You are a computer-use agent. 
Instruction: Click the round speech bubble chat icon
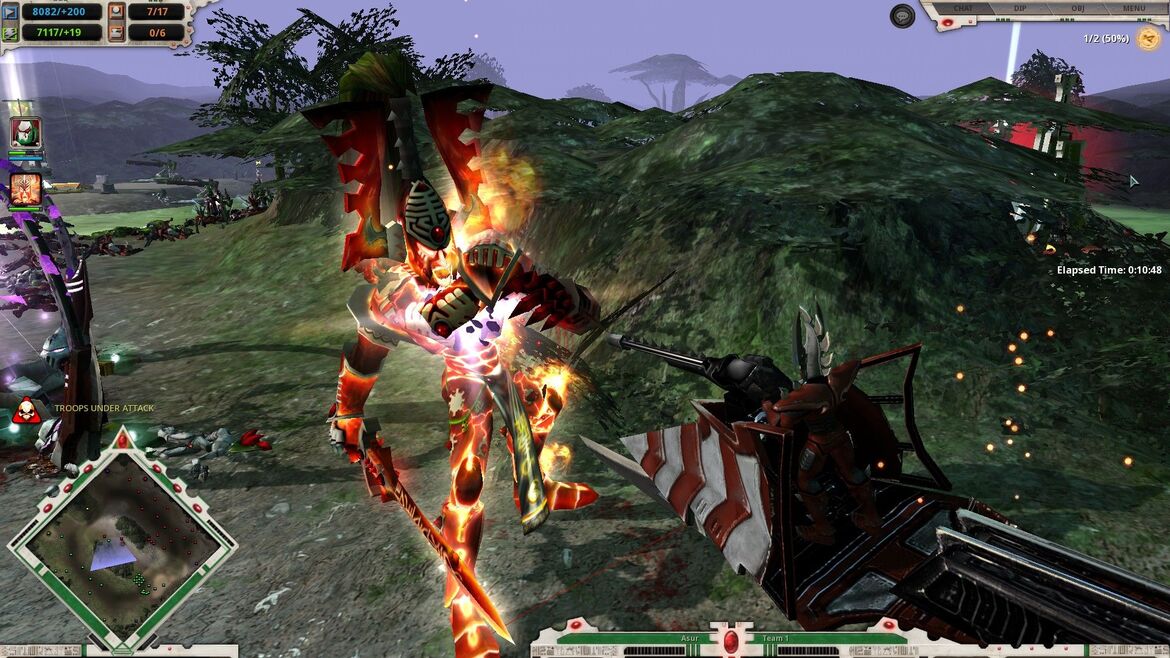[x=902, y=16]
